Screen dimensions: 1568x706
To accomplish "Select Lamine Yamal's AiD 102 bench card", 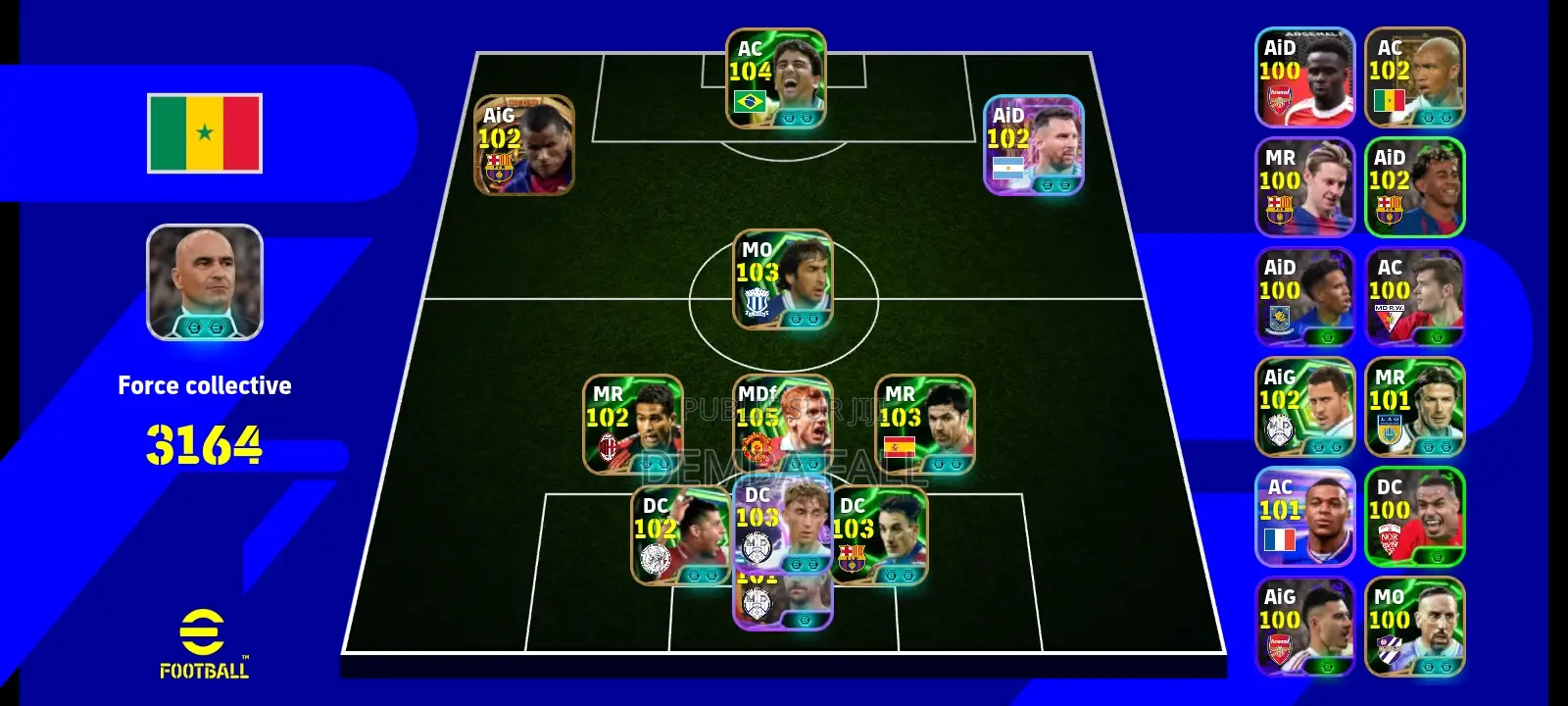I will [1414, 186].
